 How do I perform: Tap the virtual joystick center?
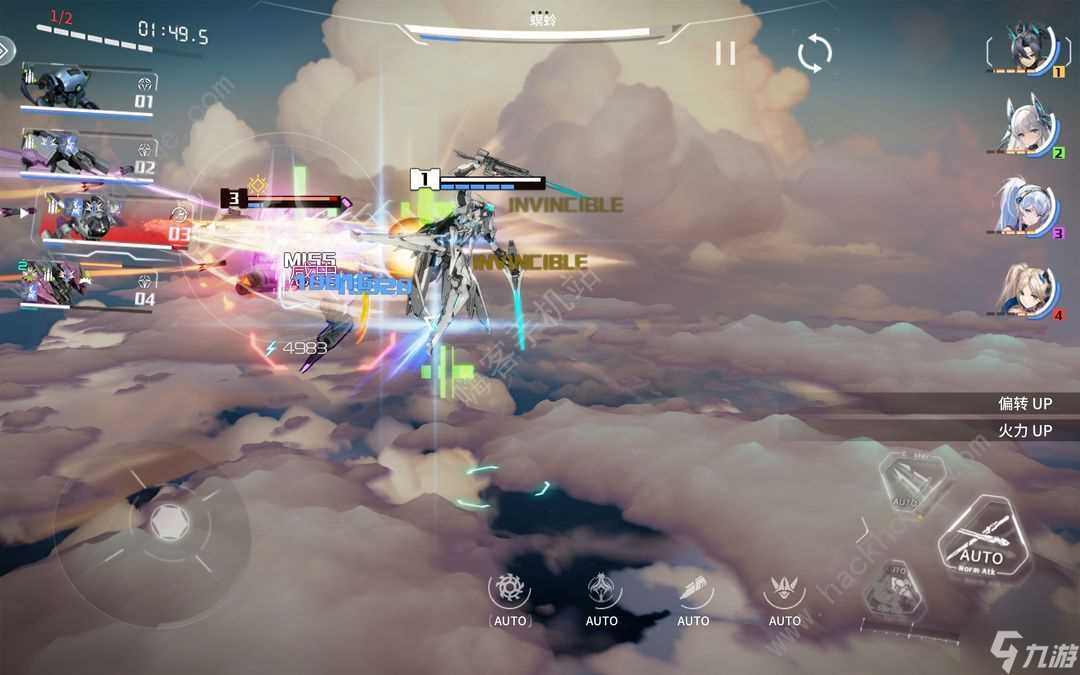(168, 520)
